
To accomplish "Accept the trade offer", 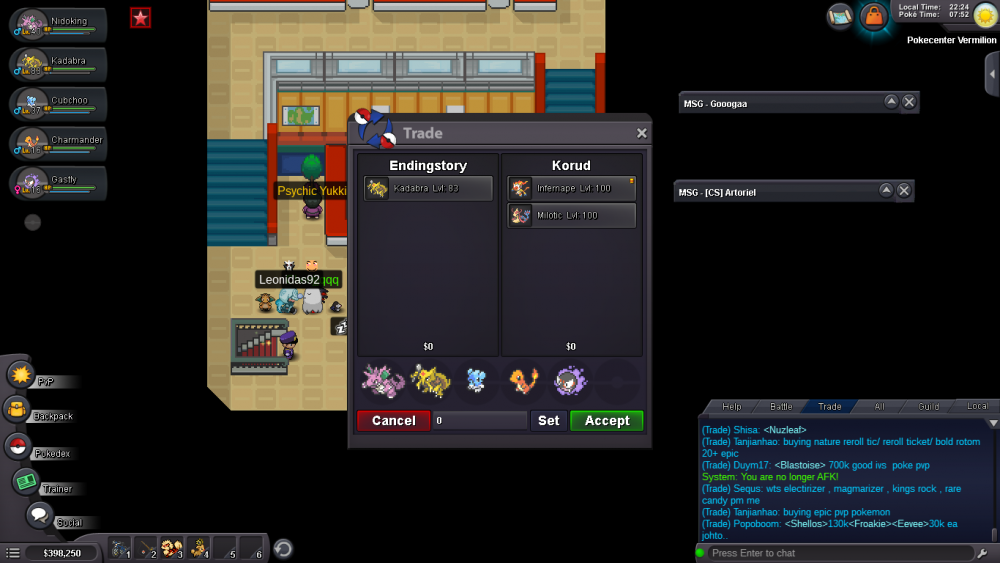I will (x=606, y=421).
